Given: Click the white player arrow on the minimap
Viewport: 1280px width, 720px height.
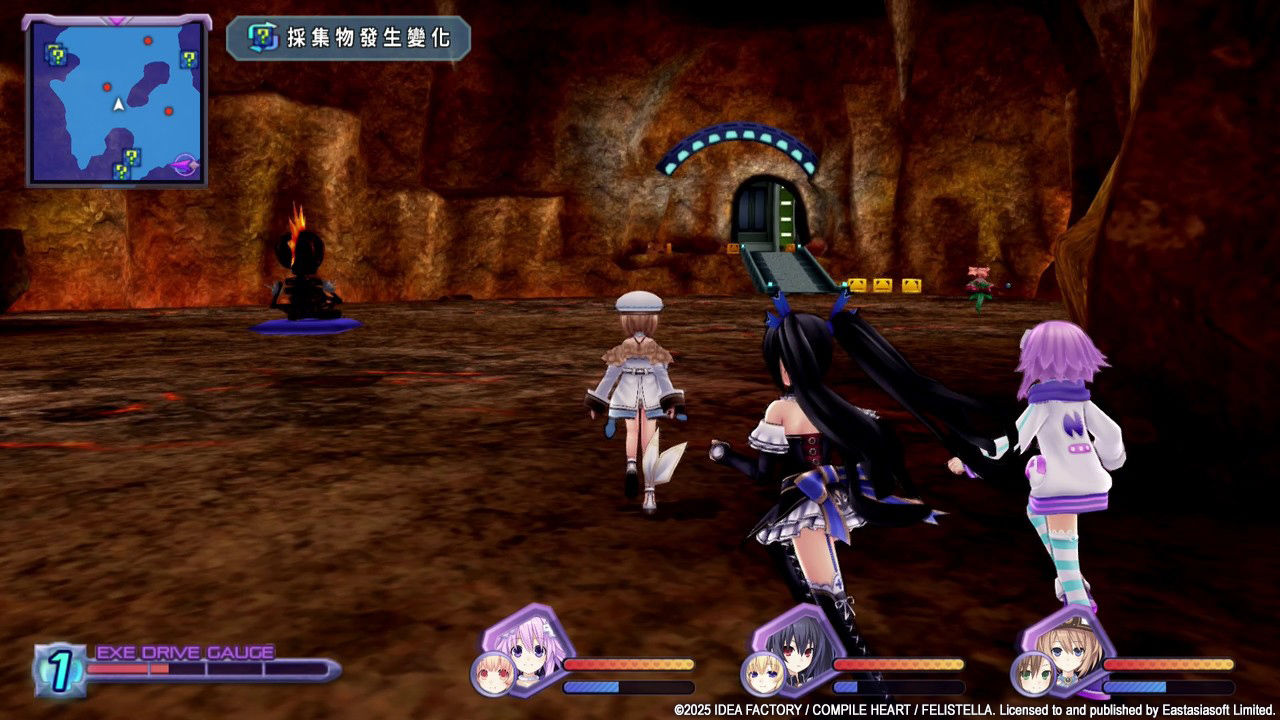Looking at the screenshot, I should tap(117, 104).
